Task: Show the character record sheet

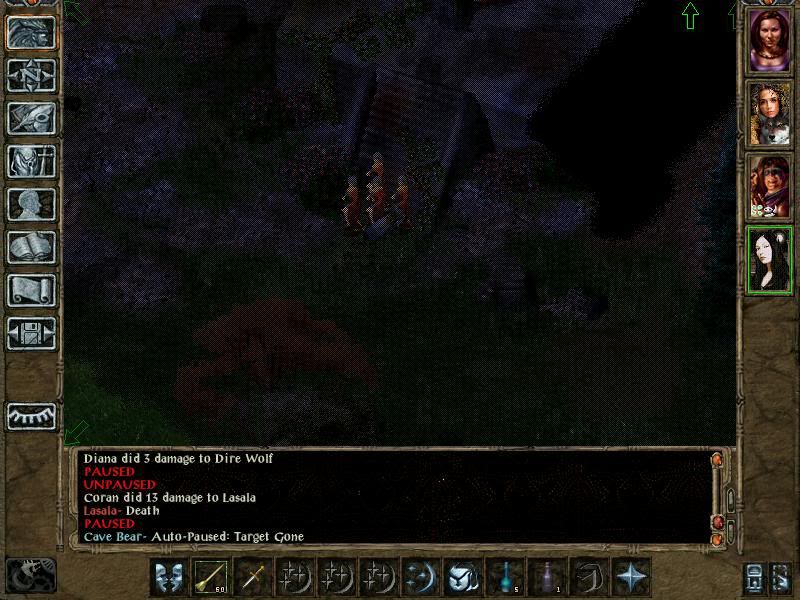Action: [31, 204]
